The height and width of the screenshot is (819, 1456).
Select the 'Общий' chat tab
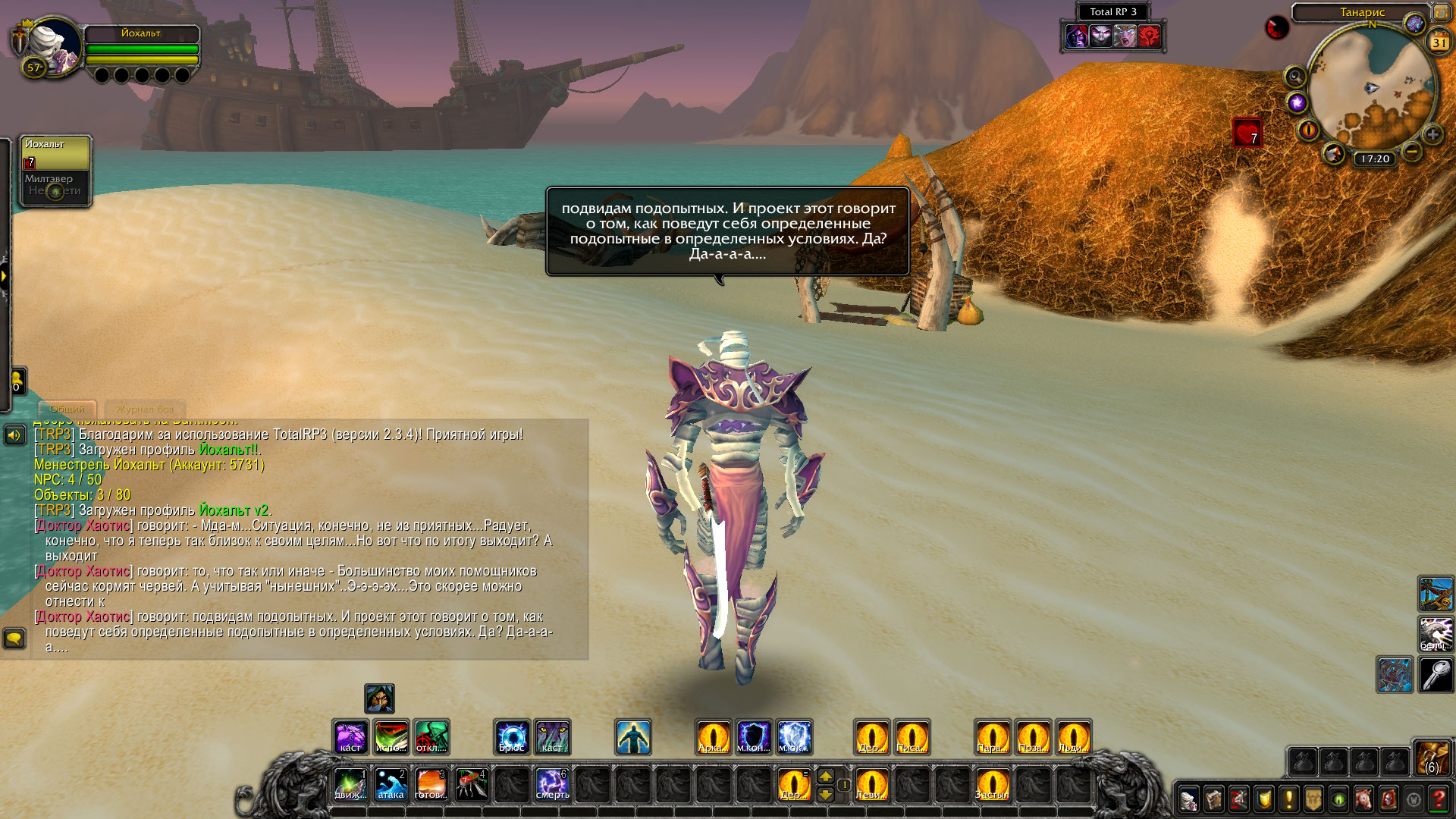click(x=67, y=409)
